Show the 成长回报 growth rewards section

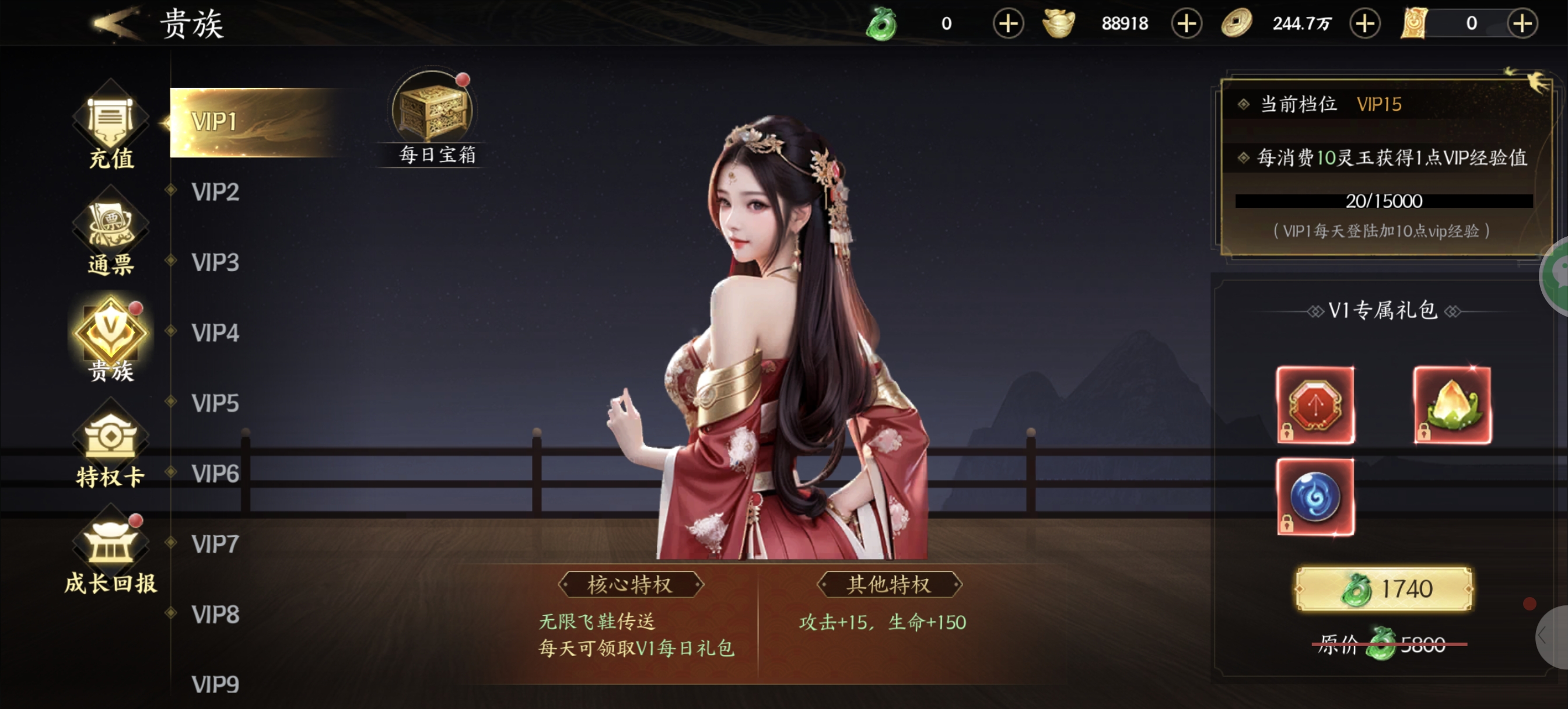111,554
